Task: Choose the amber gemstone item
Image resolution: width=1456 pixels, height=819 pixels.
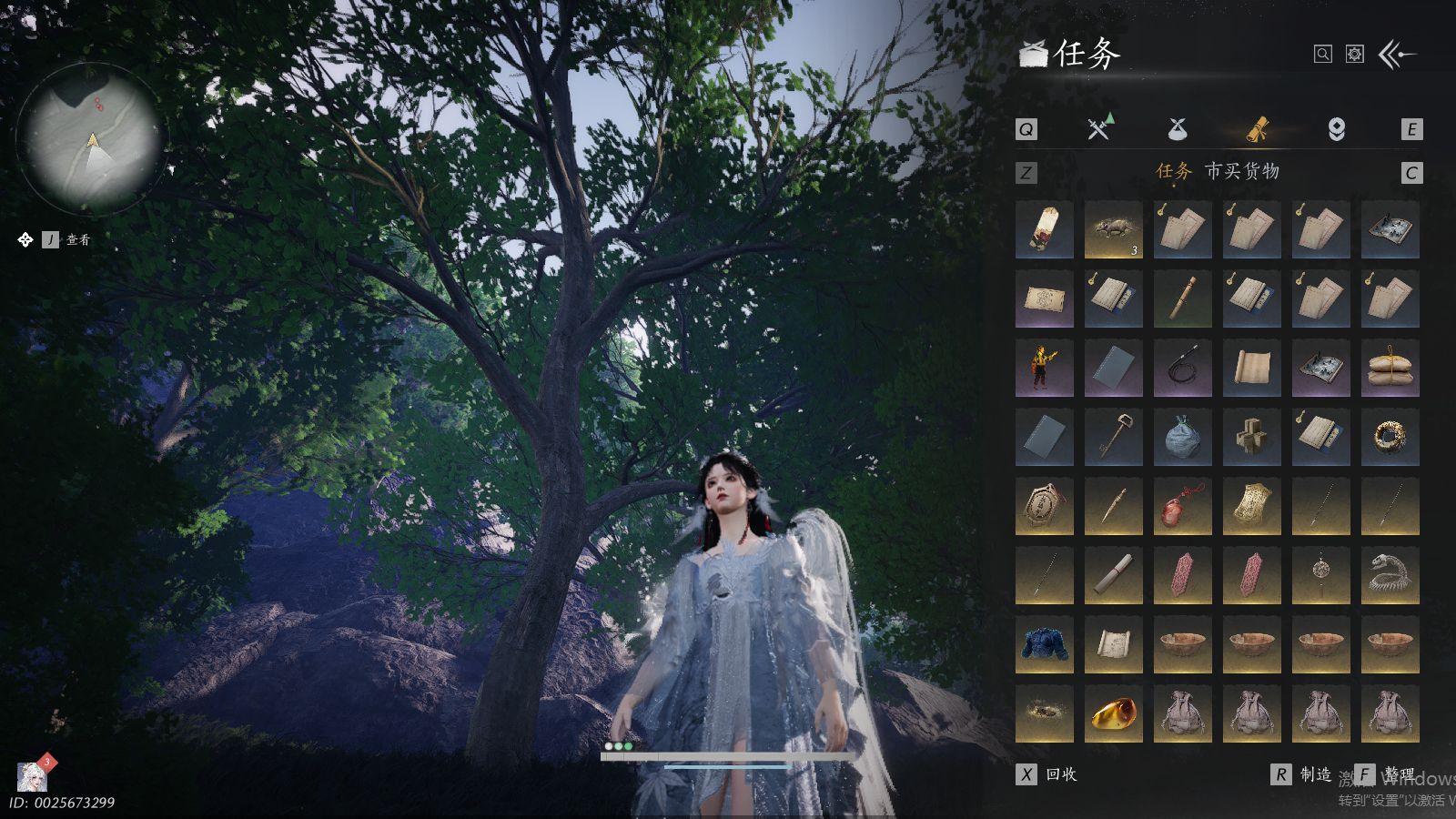Action: coord(1113,713)
